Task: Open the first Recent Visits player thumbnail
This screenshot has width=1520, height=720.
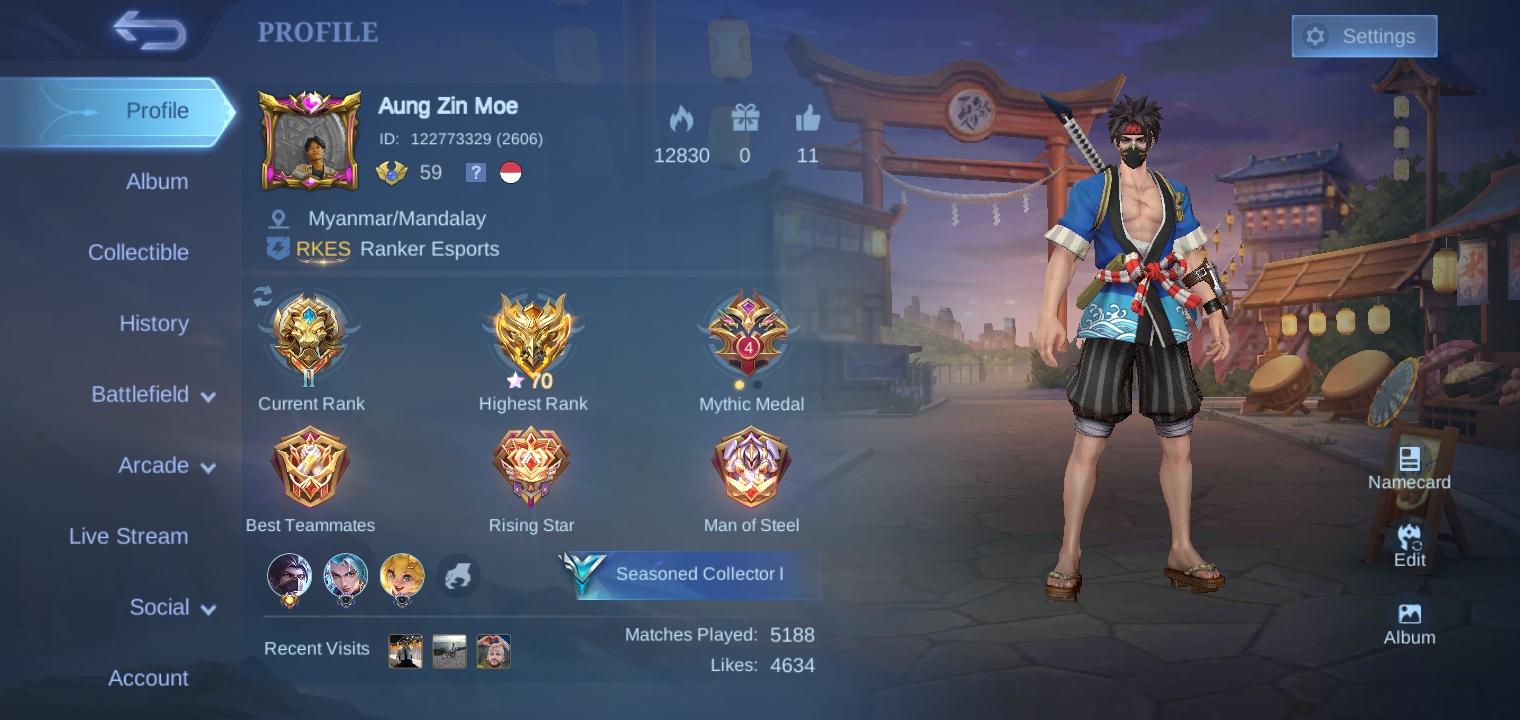Action: pos(405,650)
